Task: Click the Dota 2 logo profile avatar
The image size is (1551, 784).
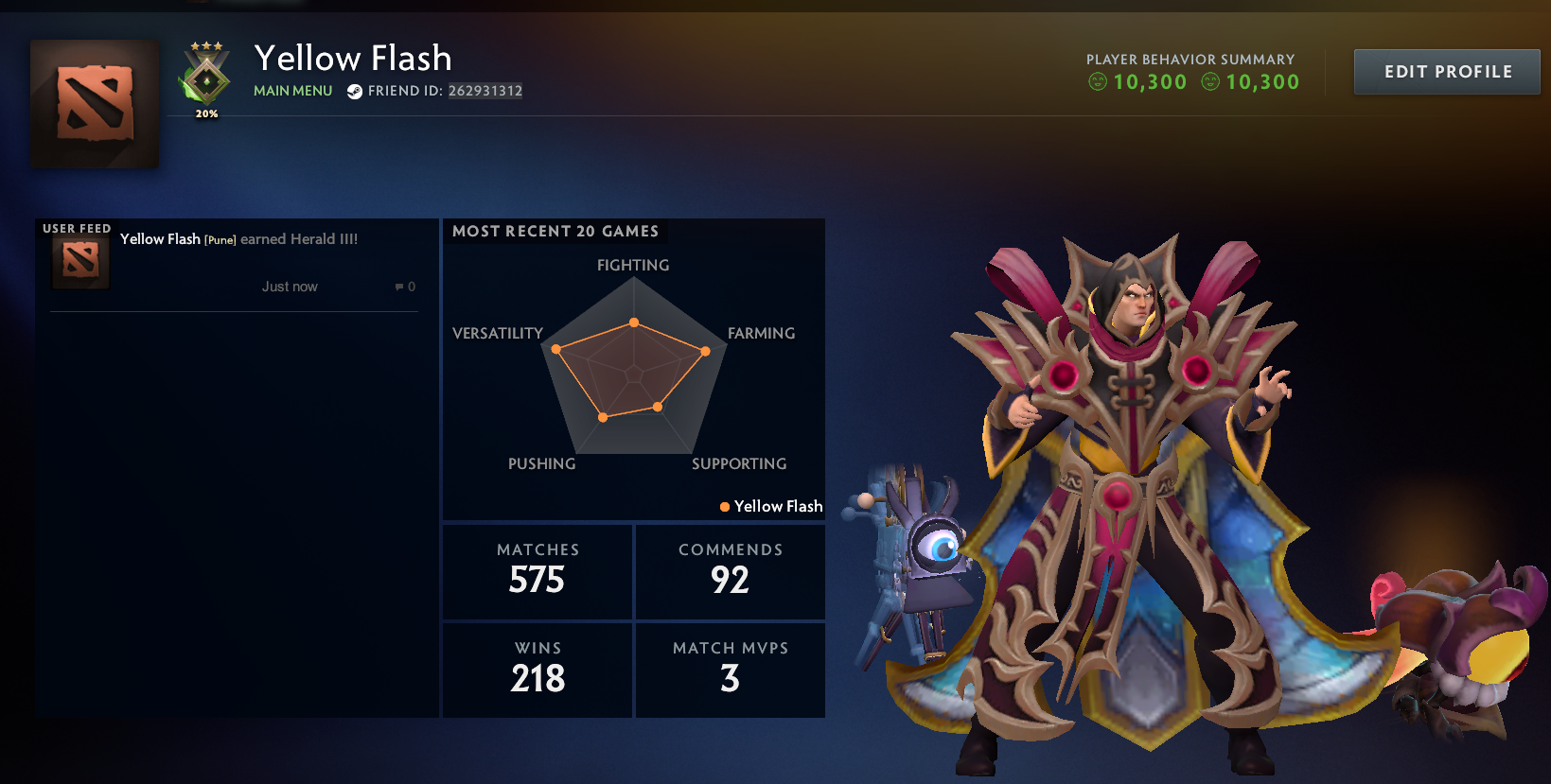Action: pos(94,104)
